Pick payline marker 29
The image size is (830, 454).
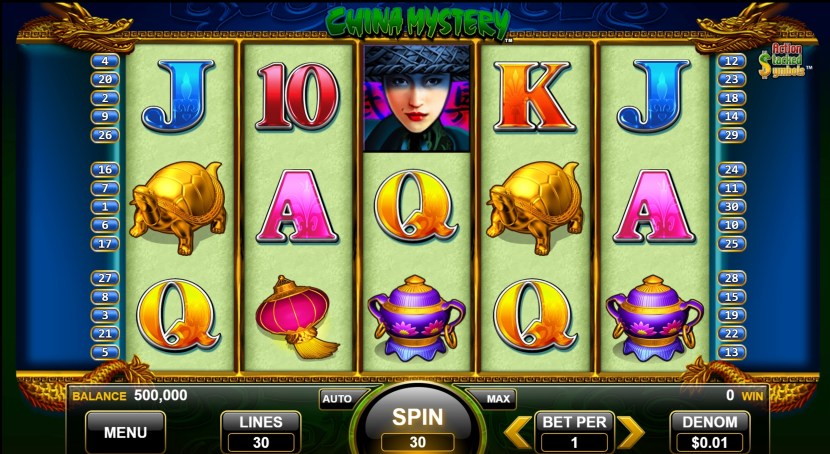(x=731, y=135)
